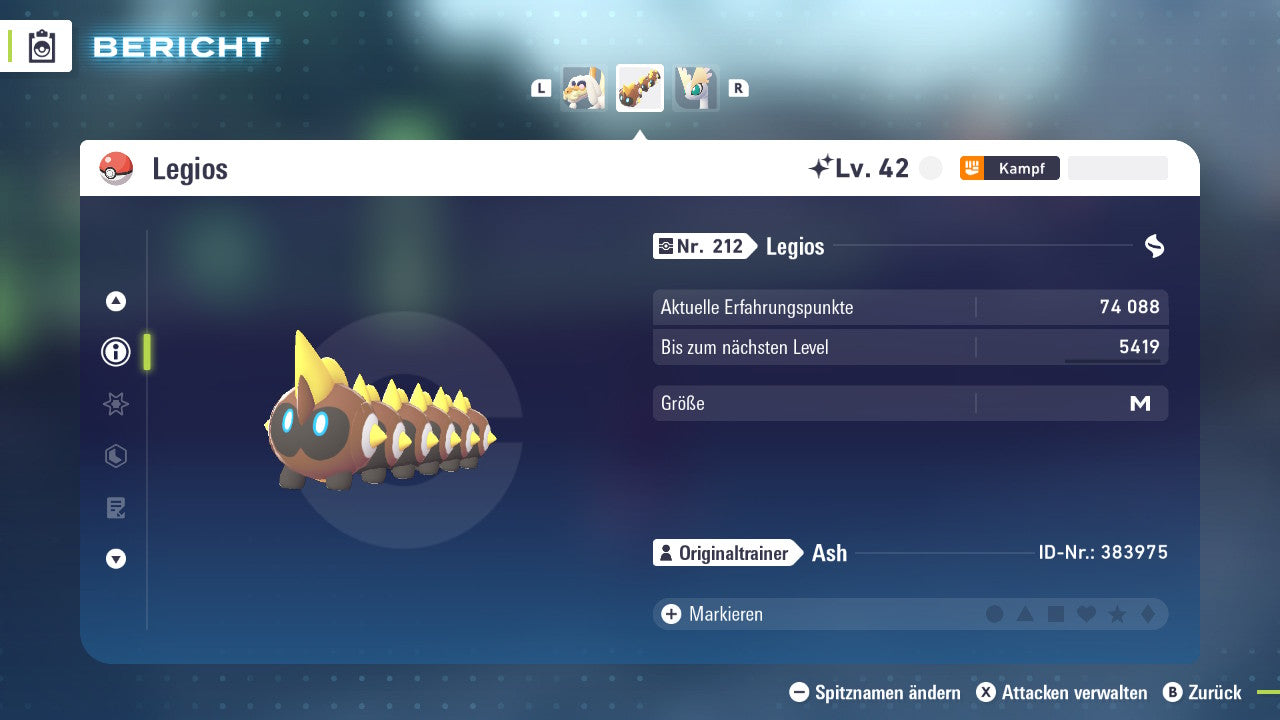The width and height of the screenshot is (1280, 720).
Task: Toggle the star marking for Legios
Action: (x=1115, y=614)
